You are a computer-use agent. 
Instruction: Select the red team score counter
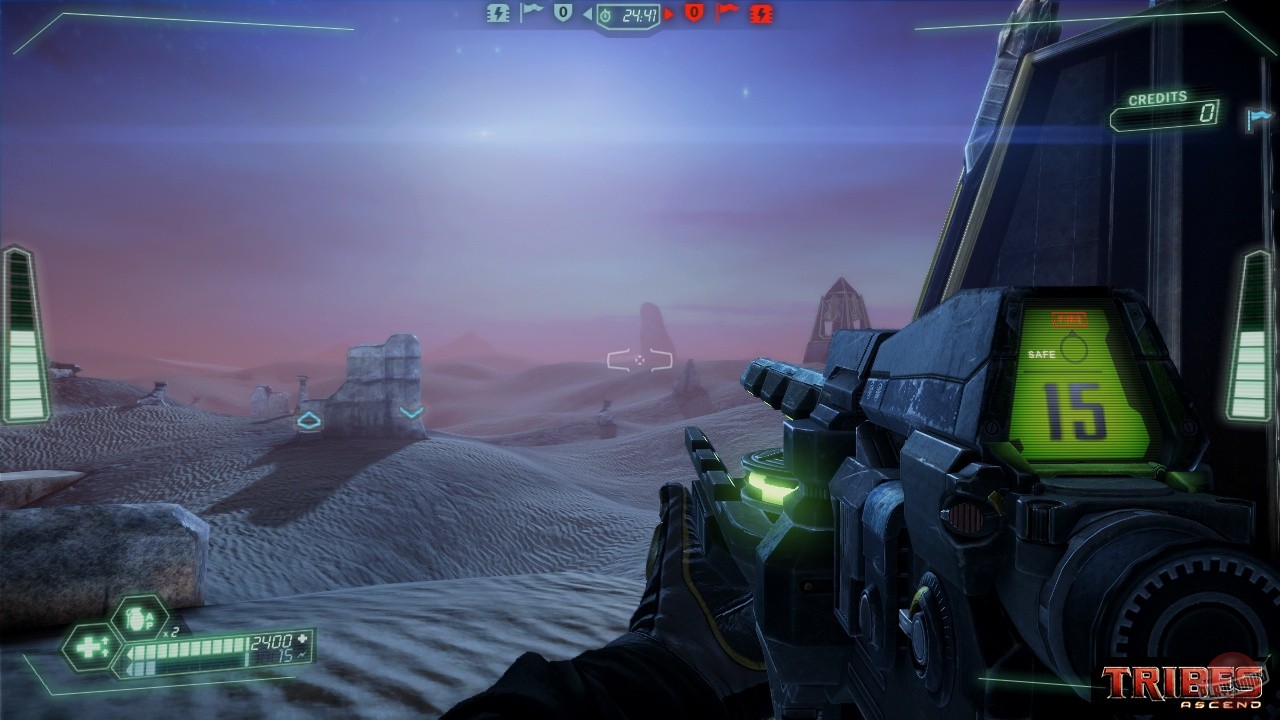tap(695, 14)
